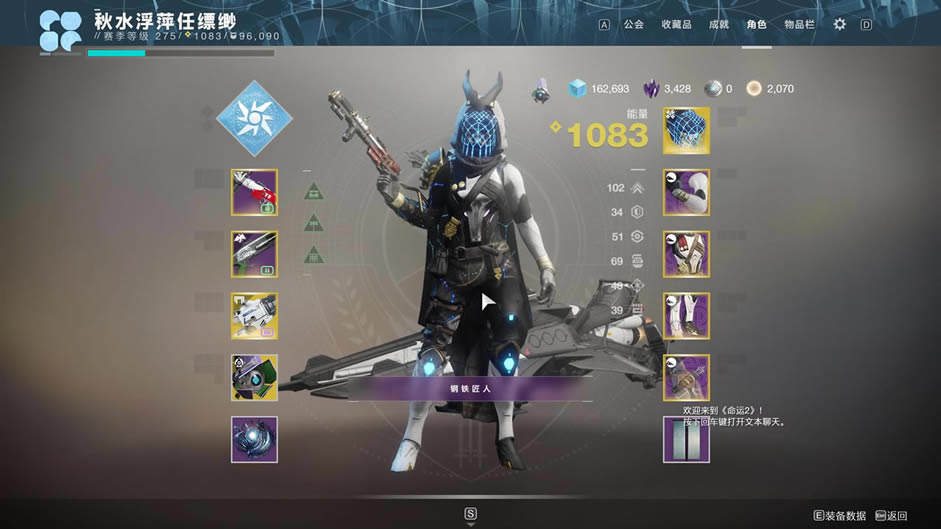Open the 公会 (Clan) tab
Screen dimensions: 941x529
633,24
